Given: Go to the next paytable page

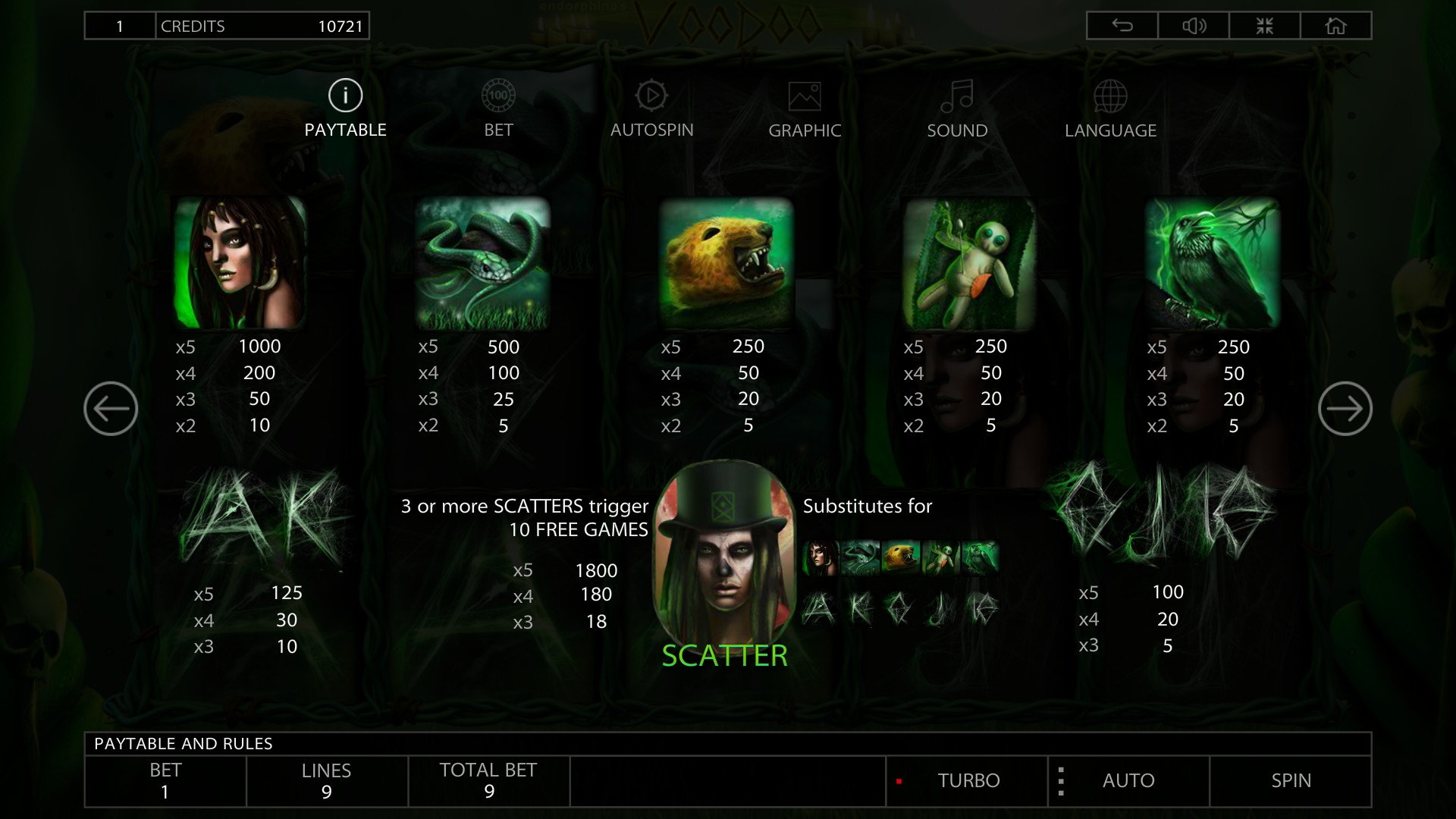Looking at the screenshot, I should point(1345,409).
